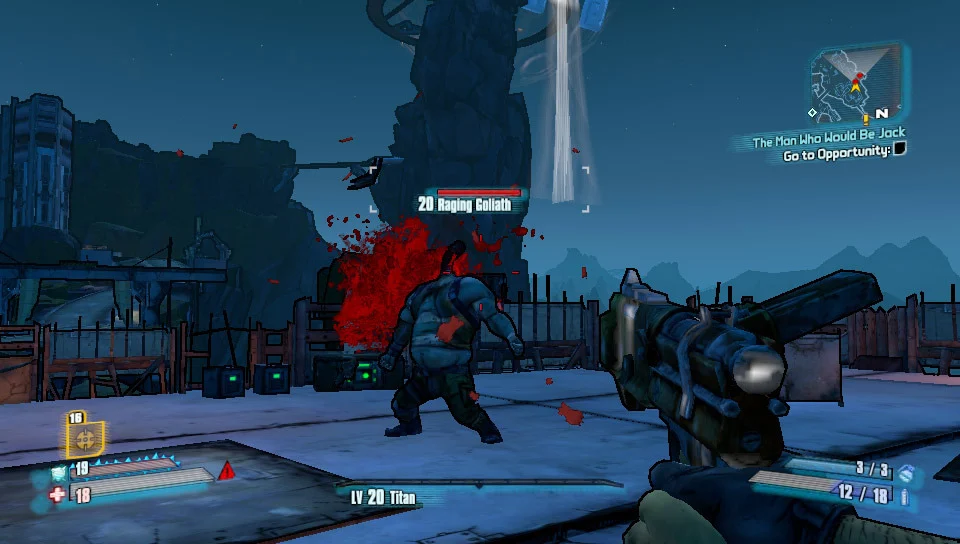The width and height of the screenshot is (960, 544).
Task: Select The Man Who Would Be Jack quest title
Action: pyautogui.click(x=829, y=139)
